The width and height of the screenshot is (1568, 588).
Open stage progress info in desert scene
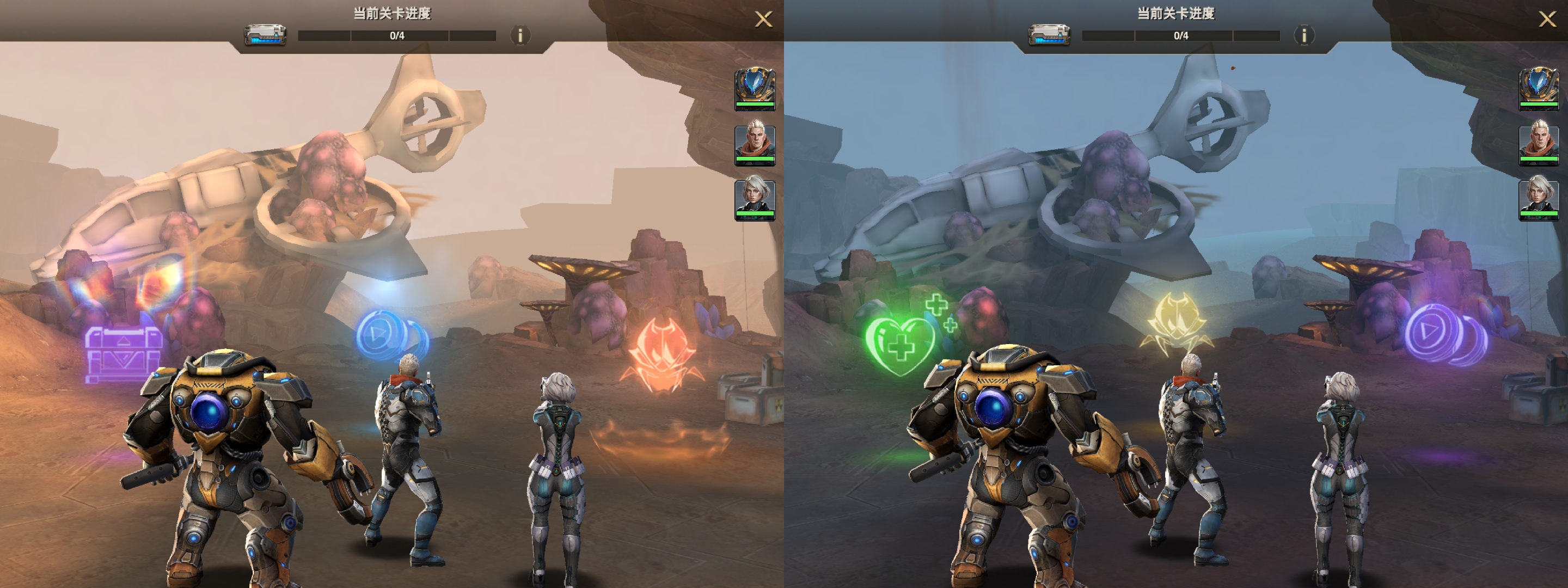520,36
